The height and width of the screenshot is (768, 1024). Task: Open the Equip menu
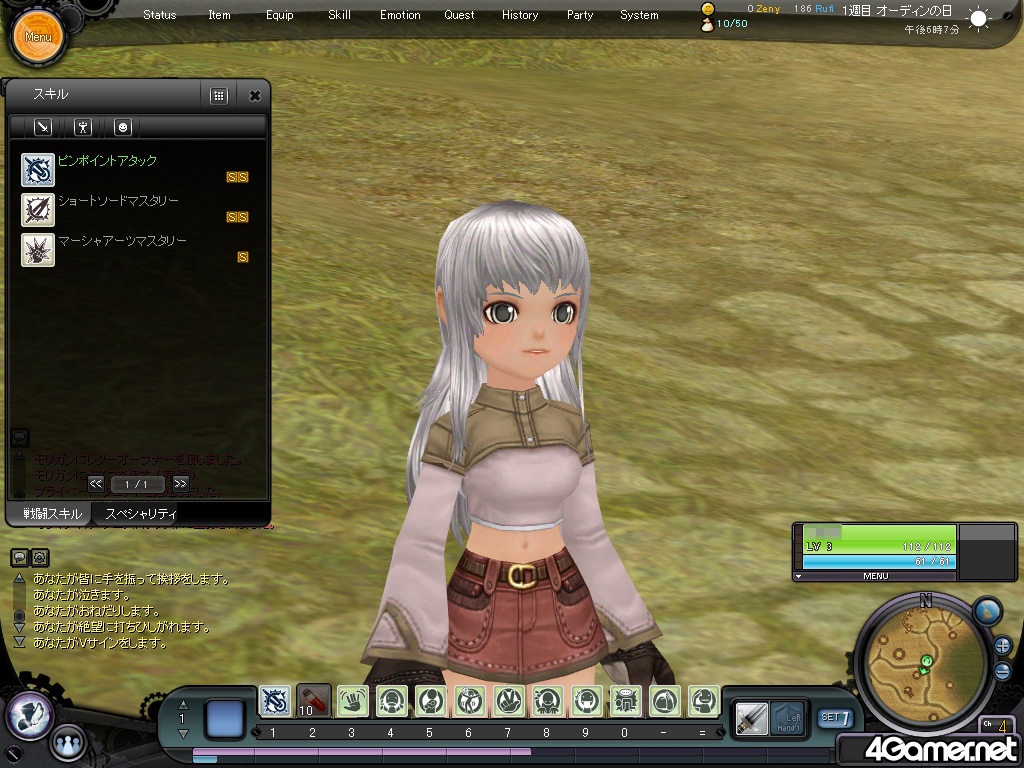tap(280, 15)
